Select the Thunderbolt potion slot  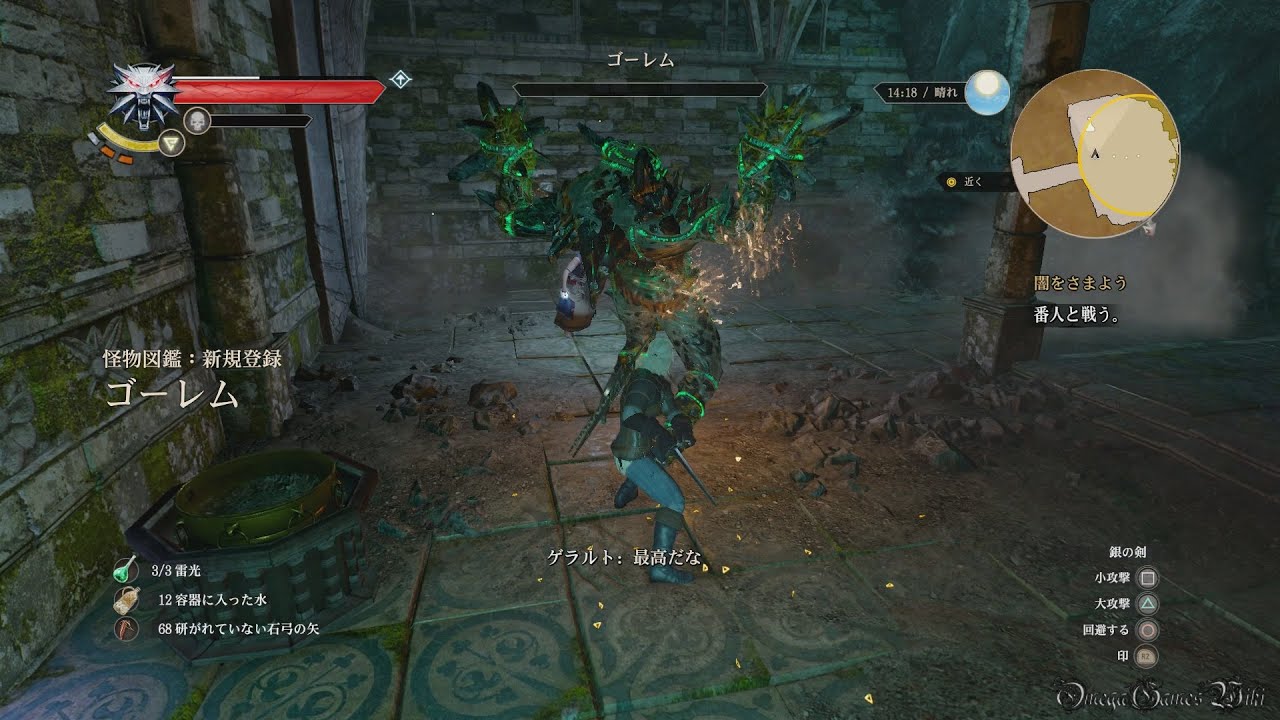(127, 571)
